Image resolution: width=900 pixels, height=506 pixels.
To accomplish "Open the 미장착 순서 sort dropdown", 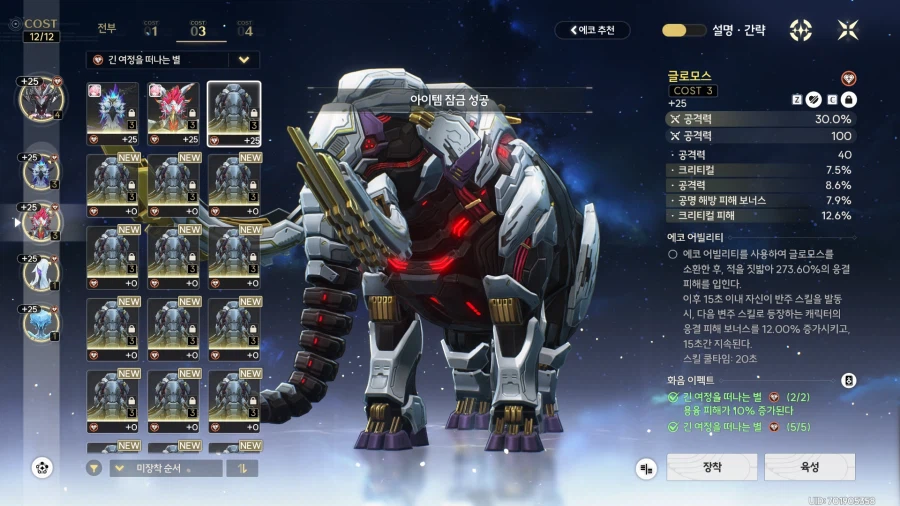I will tap(166, 467).
